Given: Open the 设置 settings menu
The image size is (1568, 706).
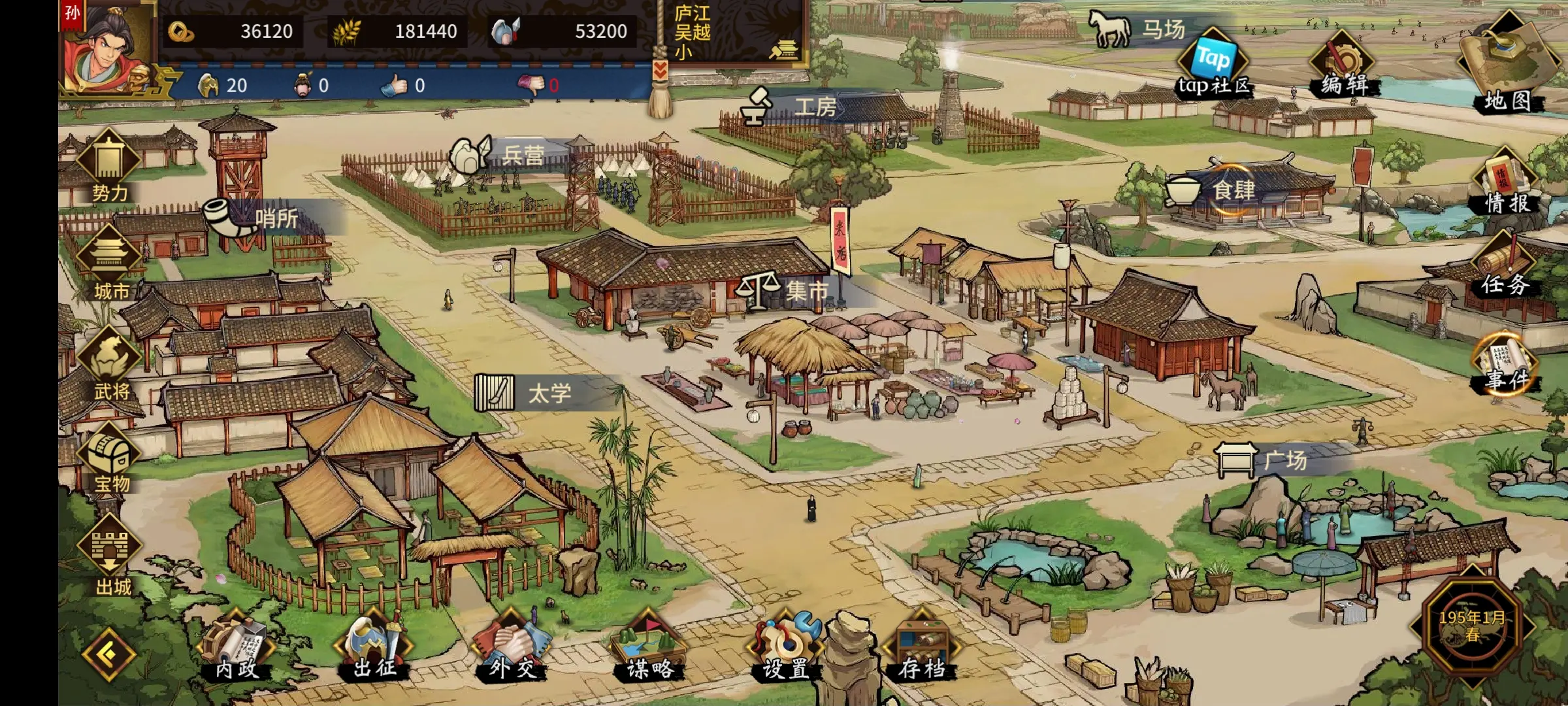Looking at the screenshot, I should [786, 648].
